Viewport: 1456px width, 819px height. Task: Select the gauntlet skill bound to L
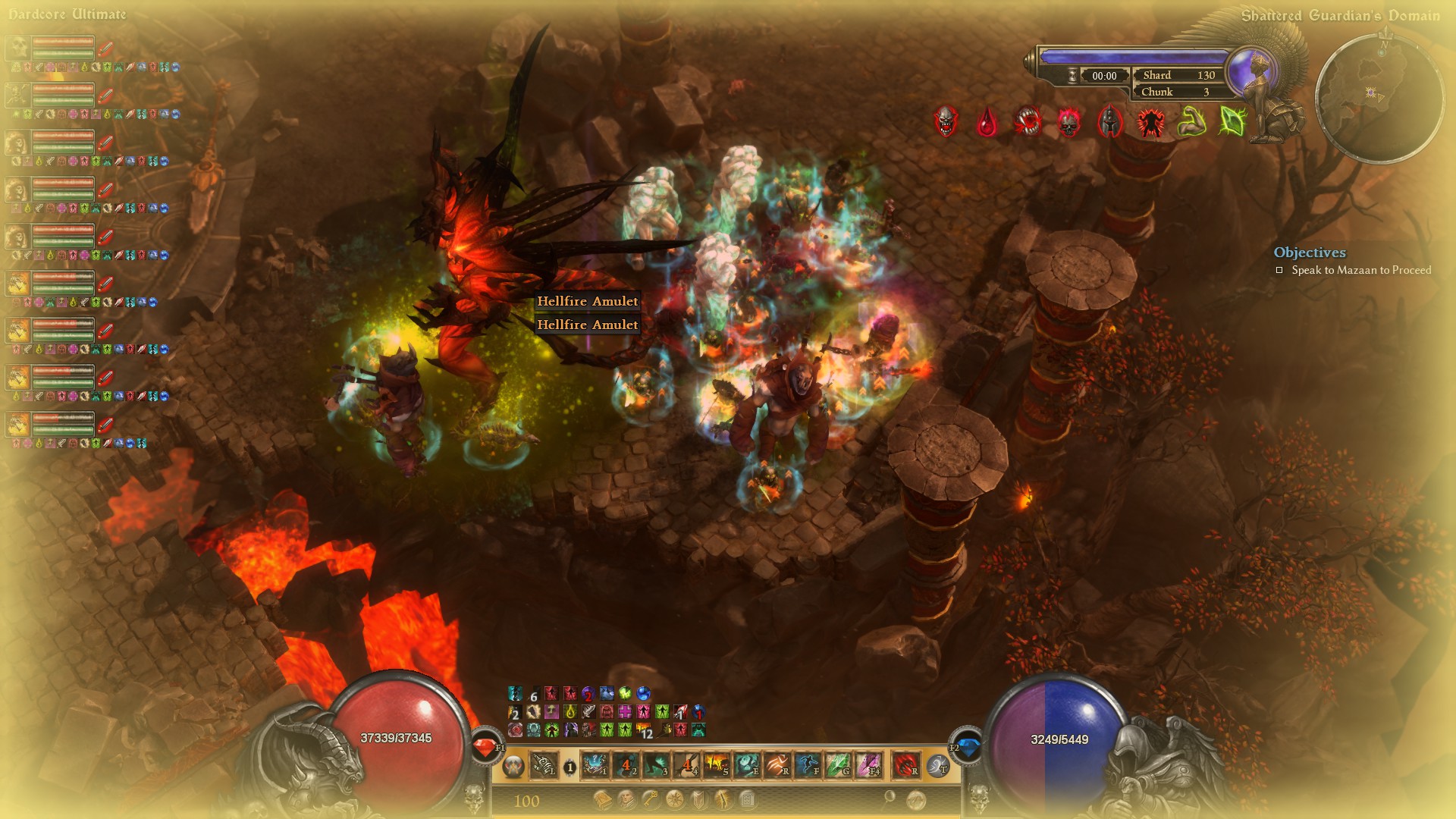click(x=543, y=766)
